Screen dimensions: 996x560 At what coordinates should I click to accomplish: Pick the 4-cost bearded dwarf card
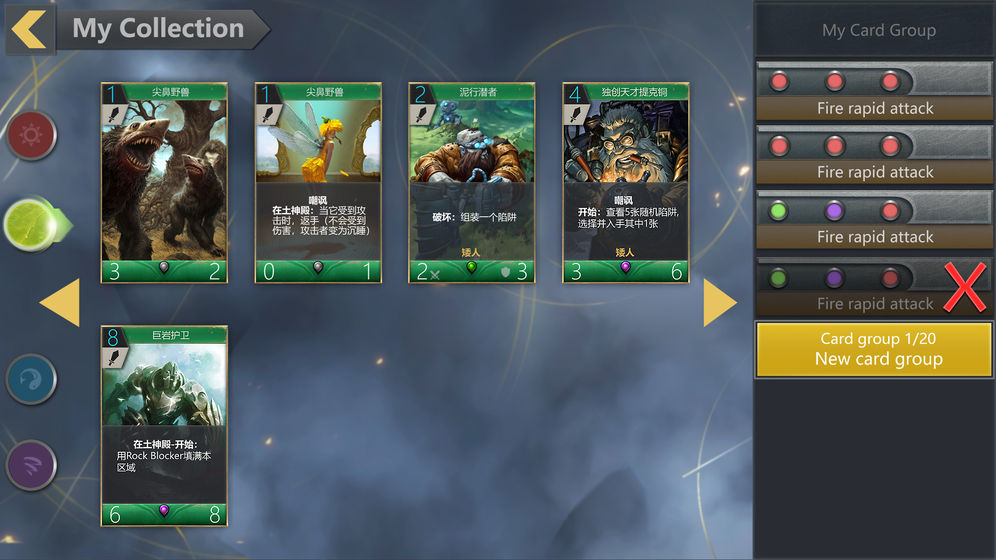(x=626, y=182)
